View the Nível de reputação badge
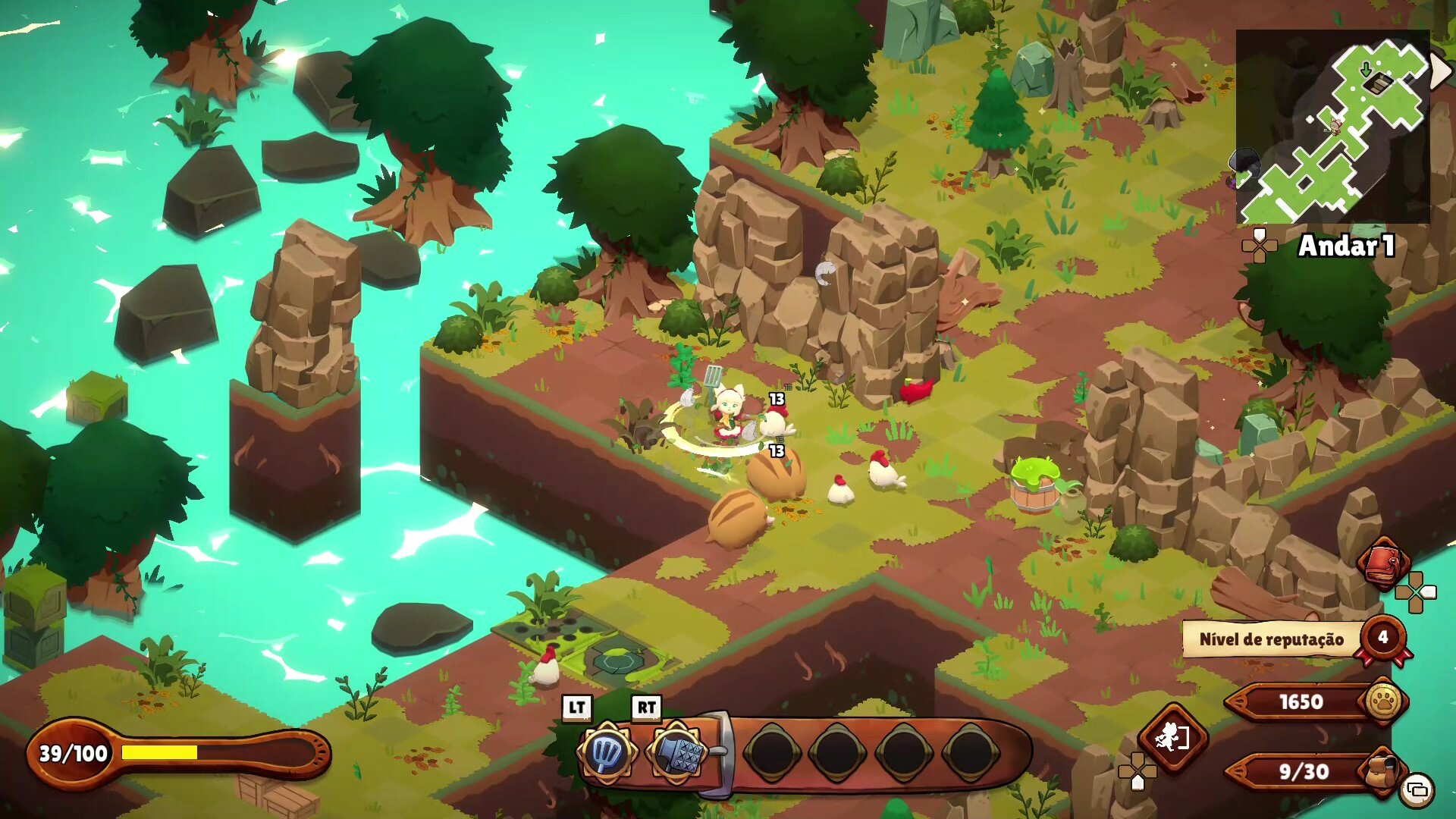 click(1382, 638)
